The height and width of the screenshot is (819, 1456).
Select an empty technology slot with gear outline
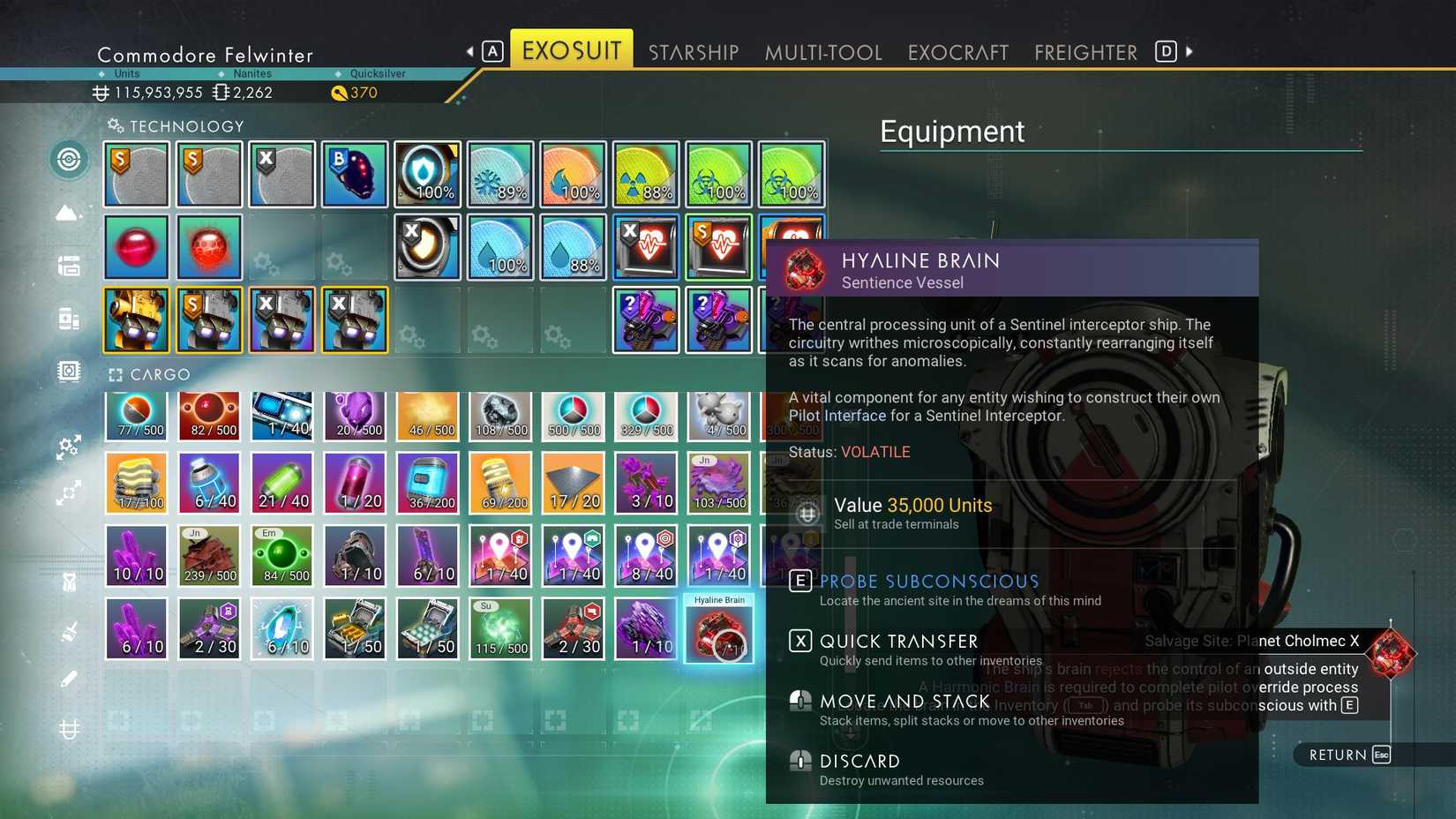(x=499, y=319)
